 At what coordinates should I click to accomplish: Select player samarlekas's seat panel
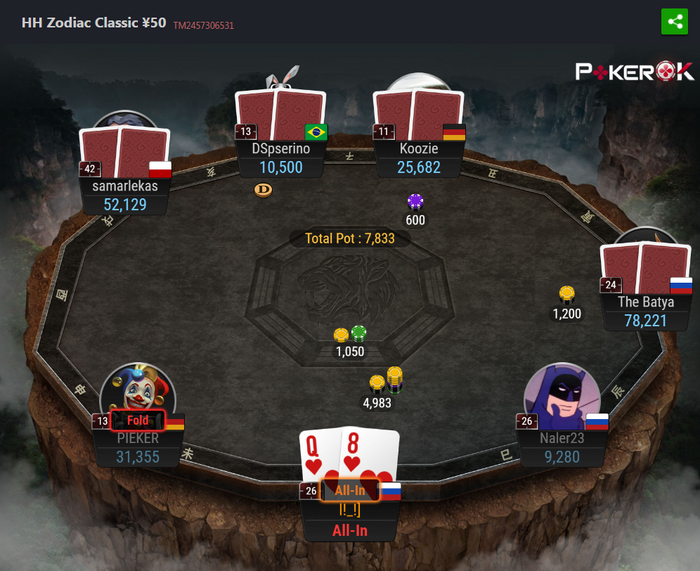[127, 194]
